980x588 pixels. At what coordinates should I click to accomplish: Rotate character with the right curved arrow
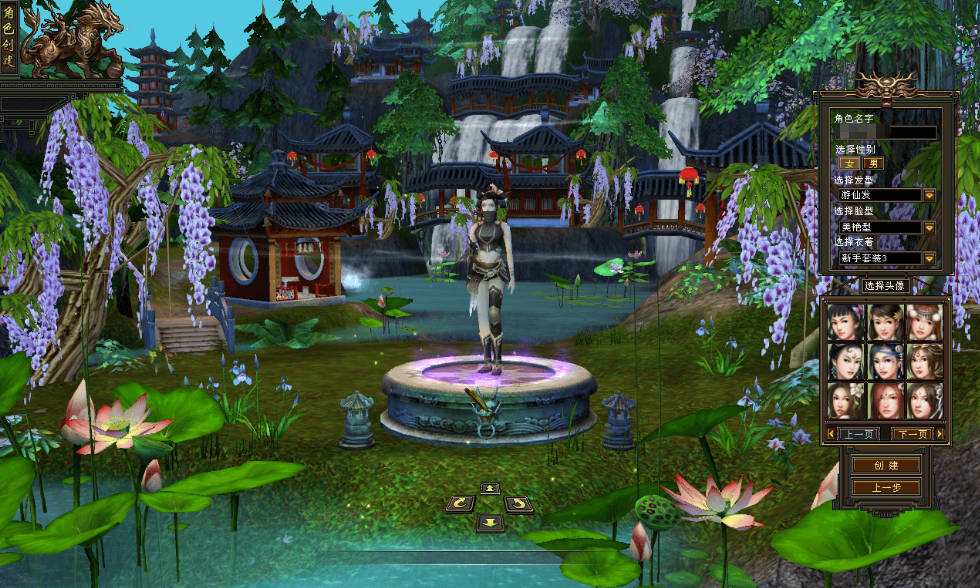[519, 503]
